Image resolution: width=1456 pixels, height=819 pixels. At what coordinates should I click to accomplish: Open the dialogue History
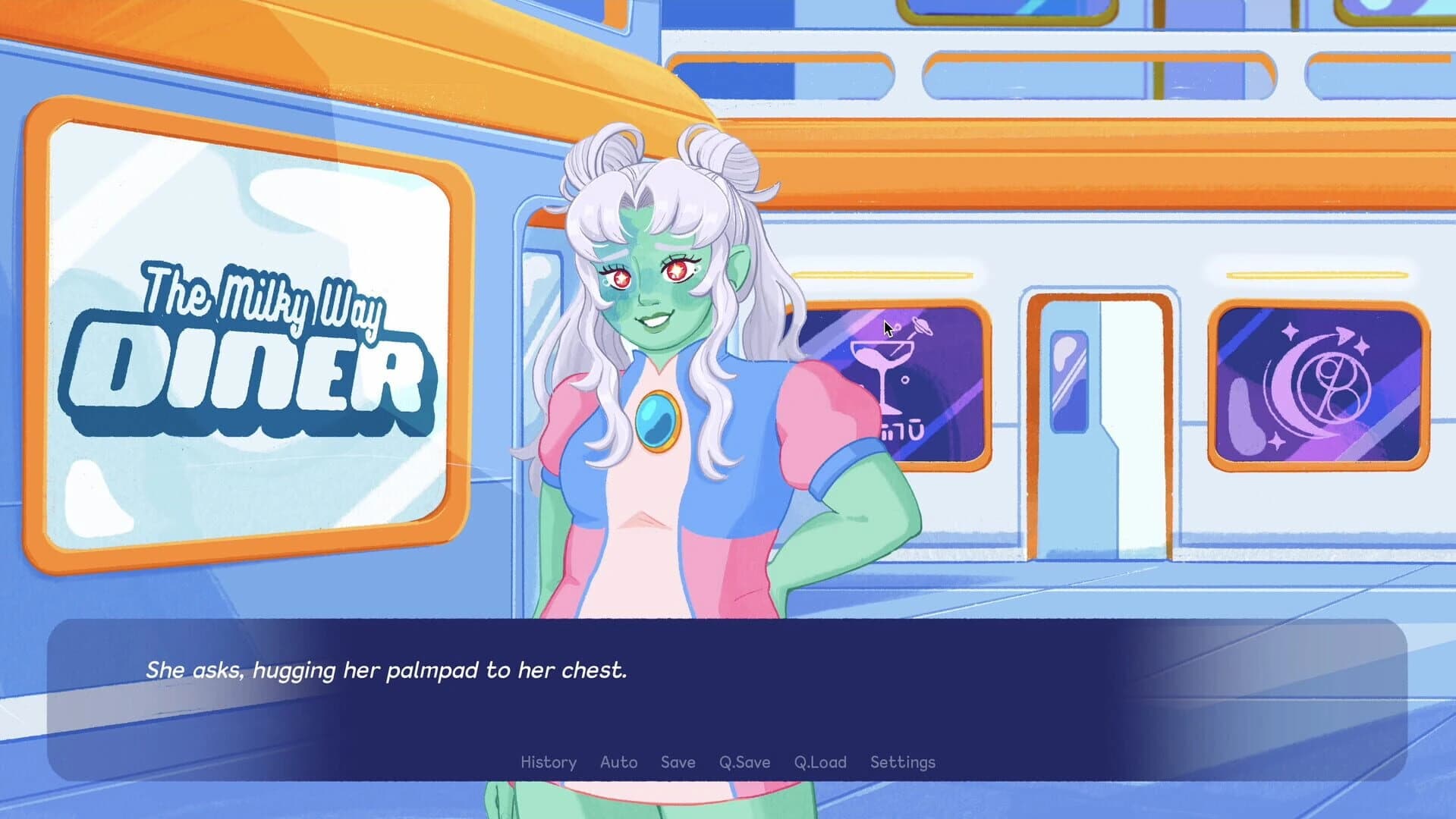click(x=548, y=762)
